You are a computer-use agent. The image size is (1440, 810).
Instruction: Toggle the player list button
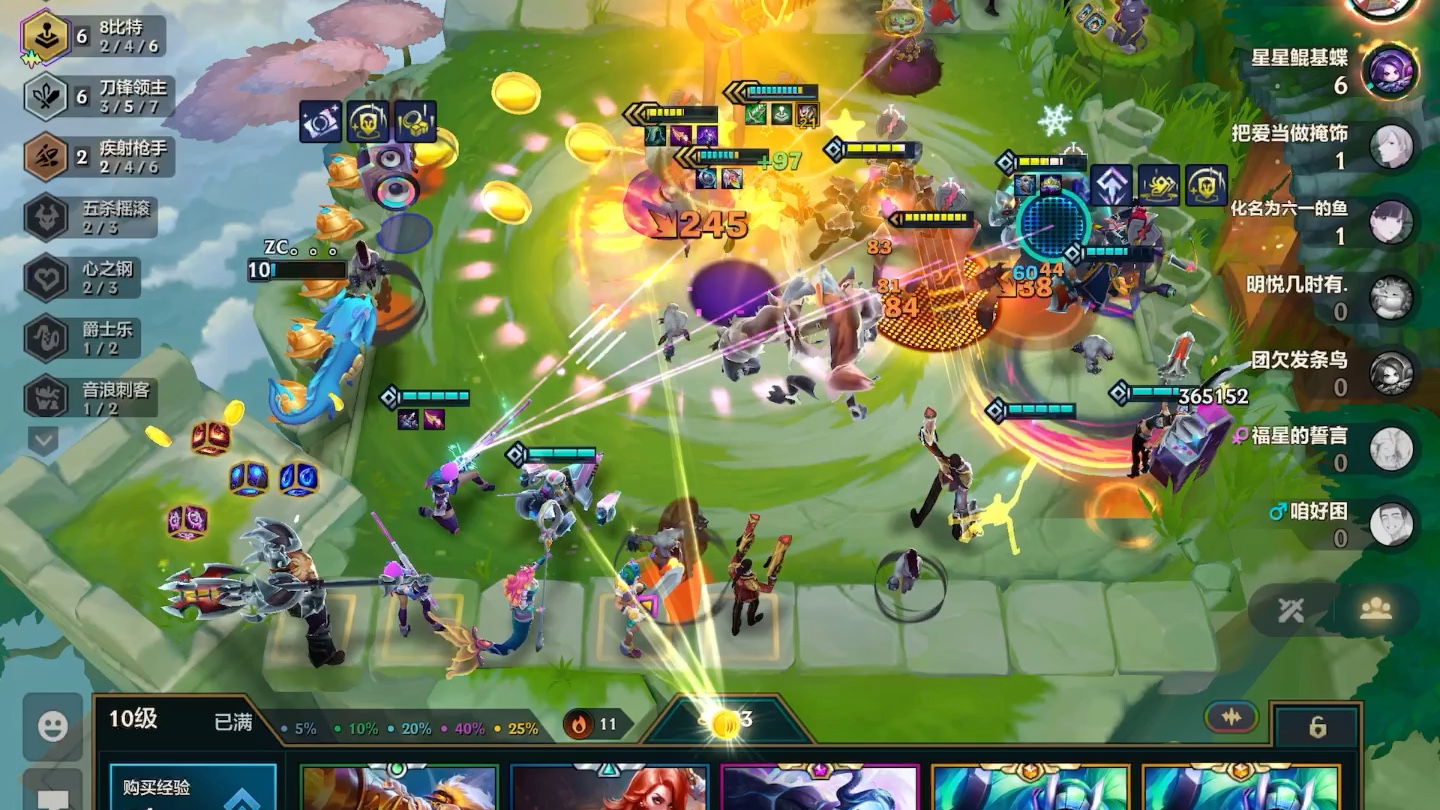point(1376,610)
